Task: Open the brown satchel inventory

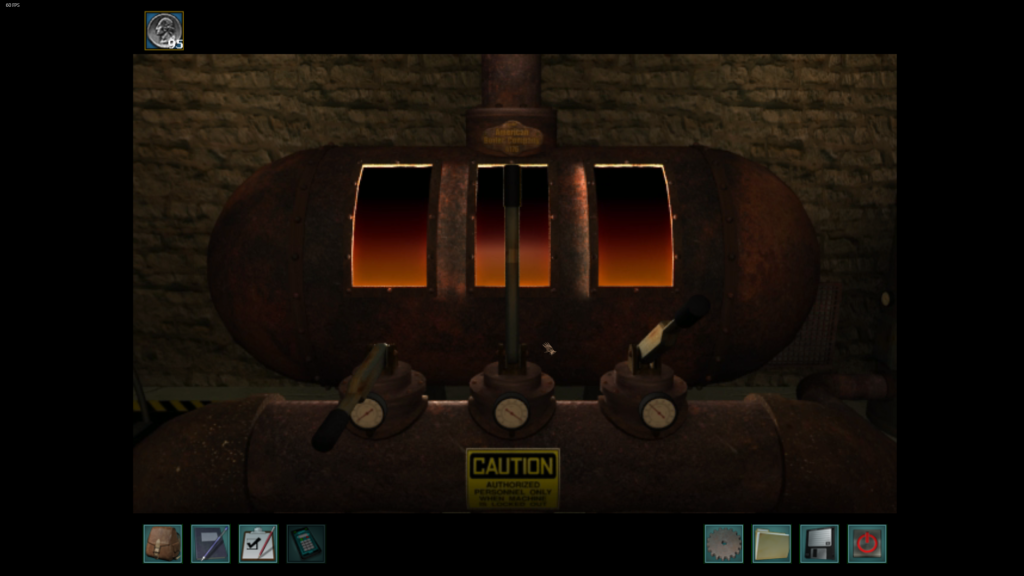Action: point(162,543)
